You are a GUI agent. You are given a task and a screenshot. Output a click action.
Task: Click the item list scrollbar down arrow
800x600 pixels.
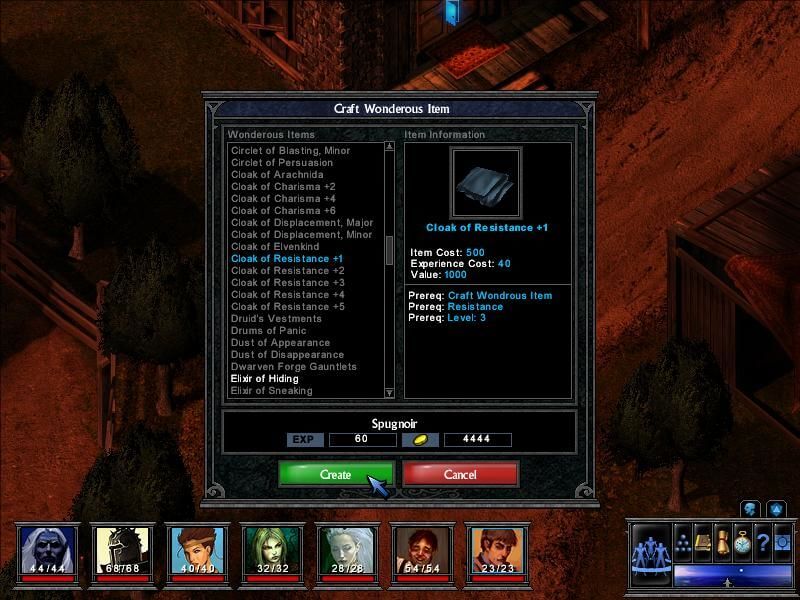point(390,393)
